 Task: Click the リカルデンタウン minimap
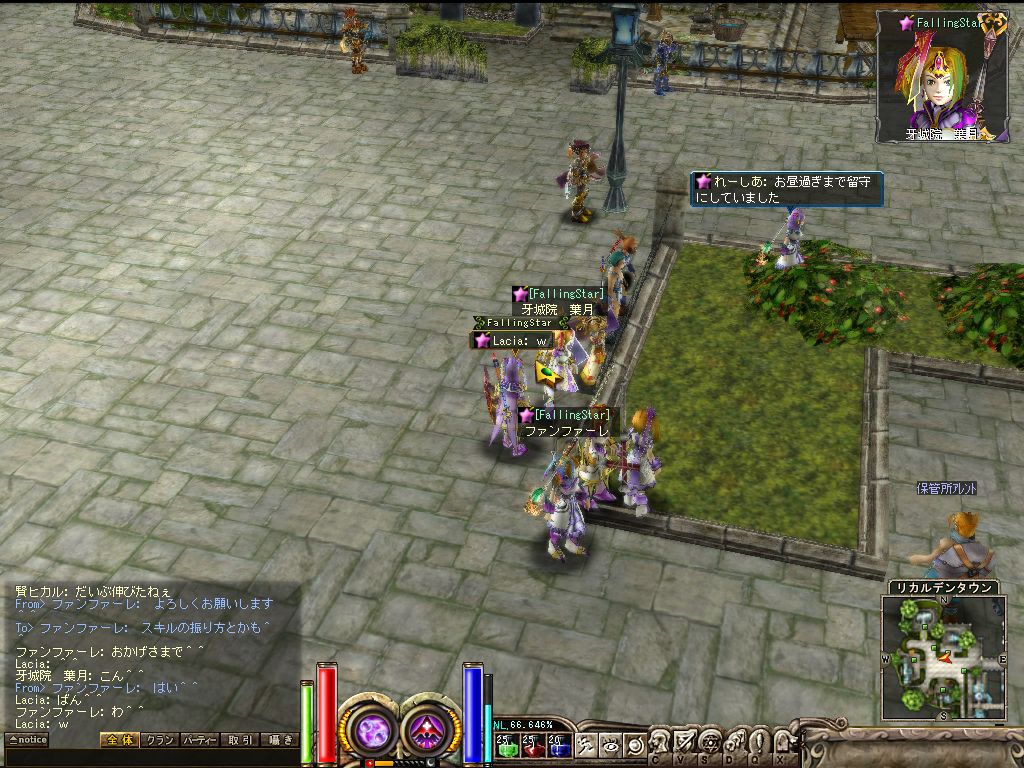tap(942, 658)
